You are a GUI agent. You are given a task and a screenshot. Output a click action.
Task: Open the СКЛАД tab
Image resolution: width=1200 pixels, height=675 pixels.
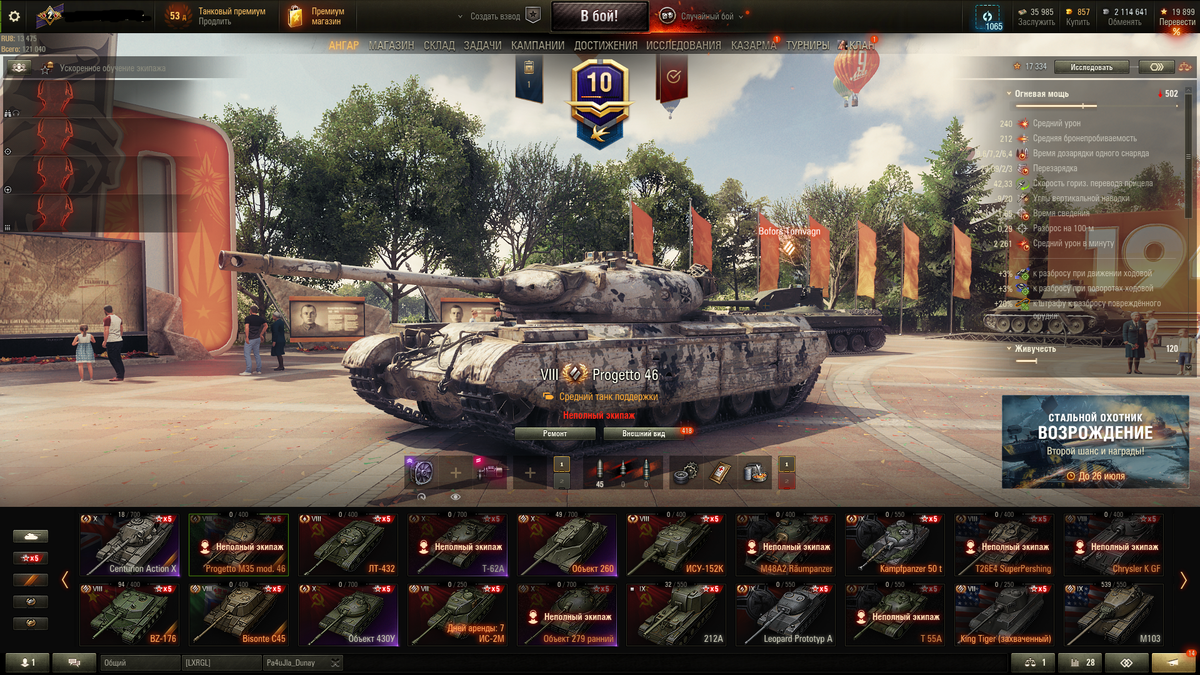[x=439, y=45]
